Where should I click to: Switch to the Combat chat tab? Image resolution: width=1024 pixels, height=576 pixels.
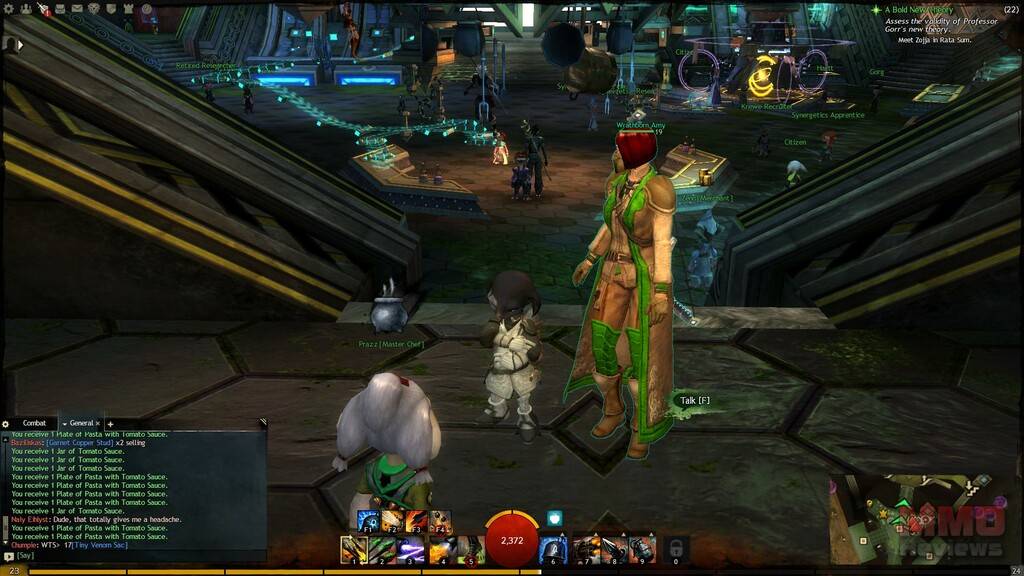pyautogui.click(x=34, y=424)
